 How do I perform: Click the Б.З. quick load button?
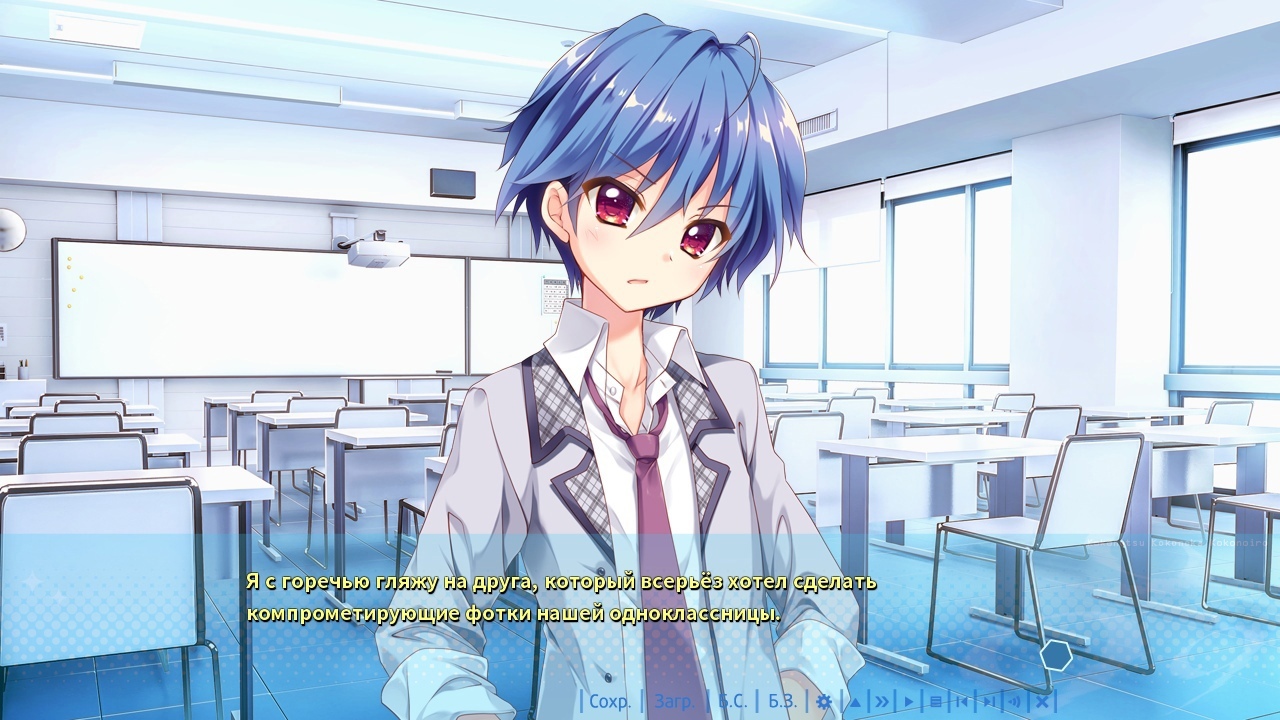[x=782, y=701]
